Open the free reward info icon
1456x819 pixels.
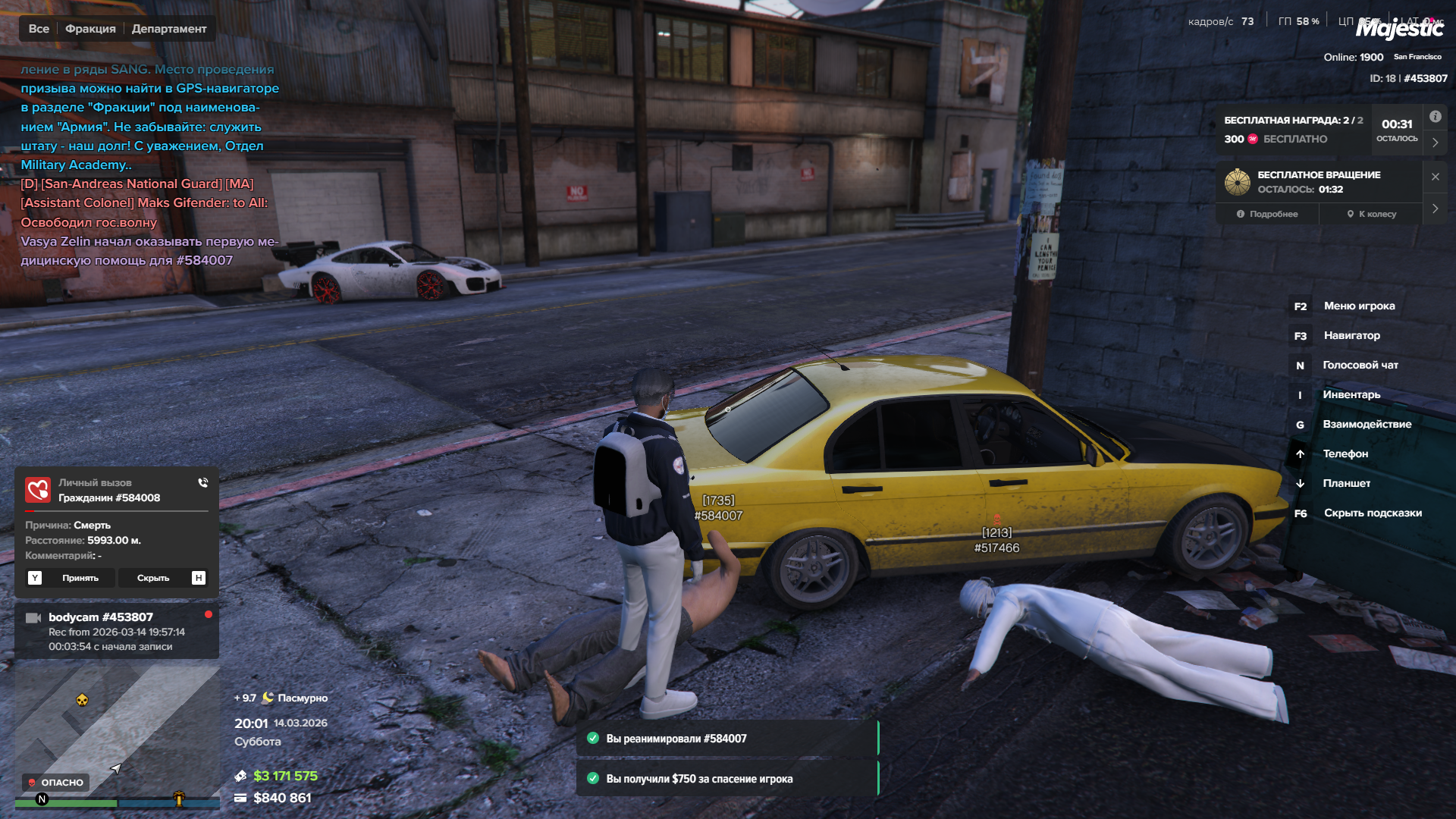[1435, 117]
